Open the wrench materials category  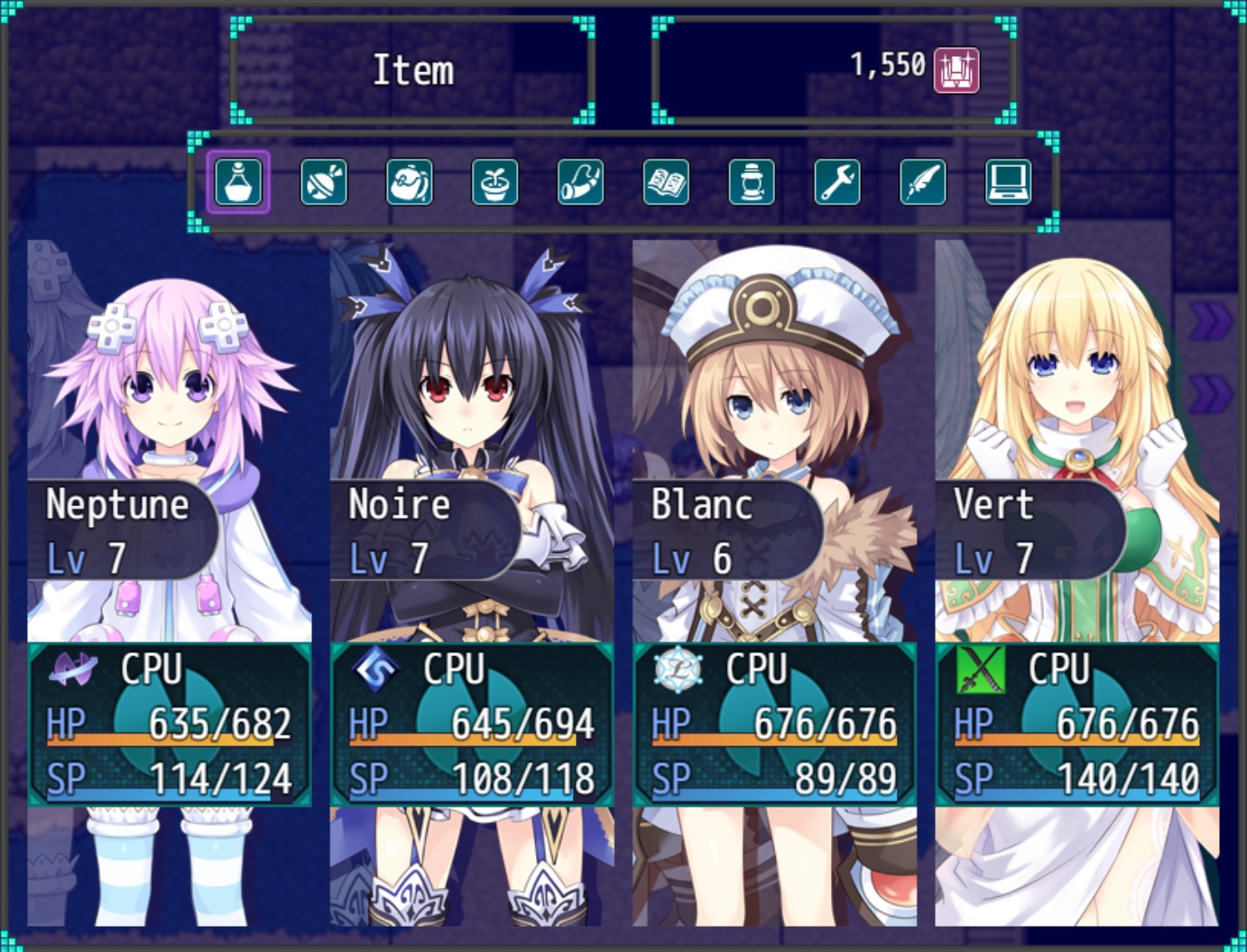(836, 182)
